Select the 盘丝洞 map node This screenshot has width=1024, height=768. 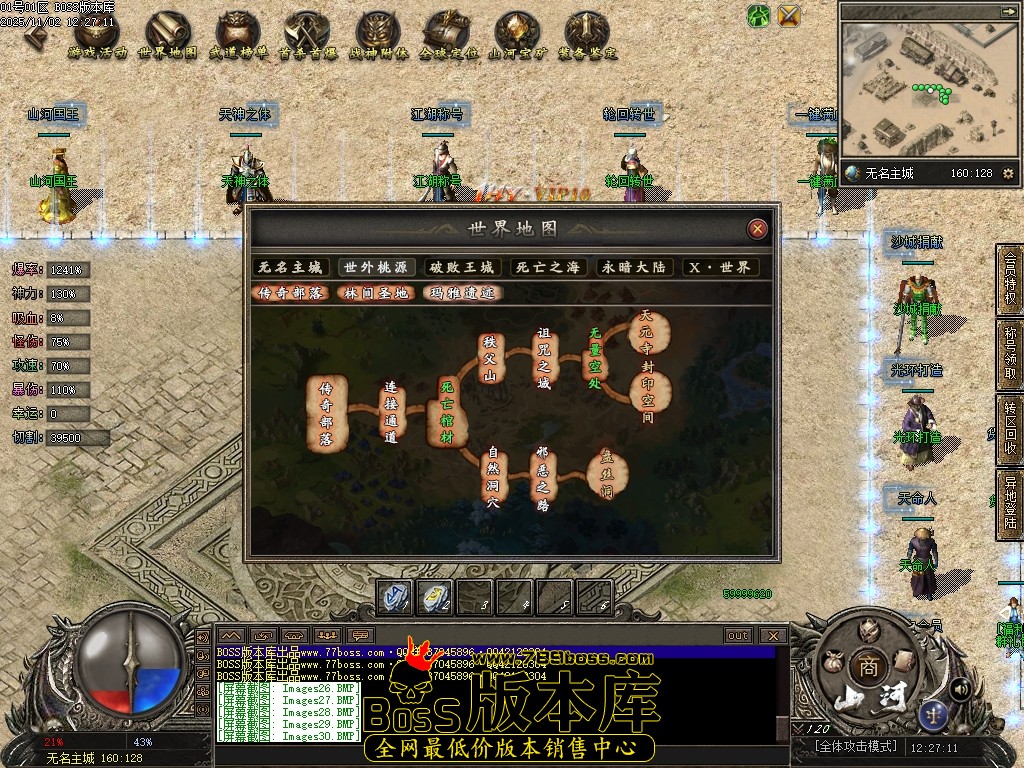pos(606,473)
